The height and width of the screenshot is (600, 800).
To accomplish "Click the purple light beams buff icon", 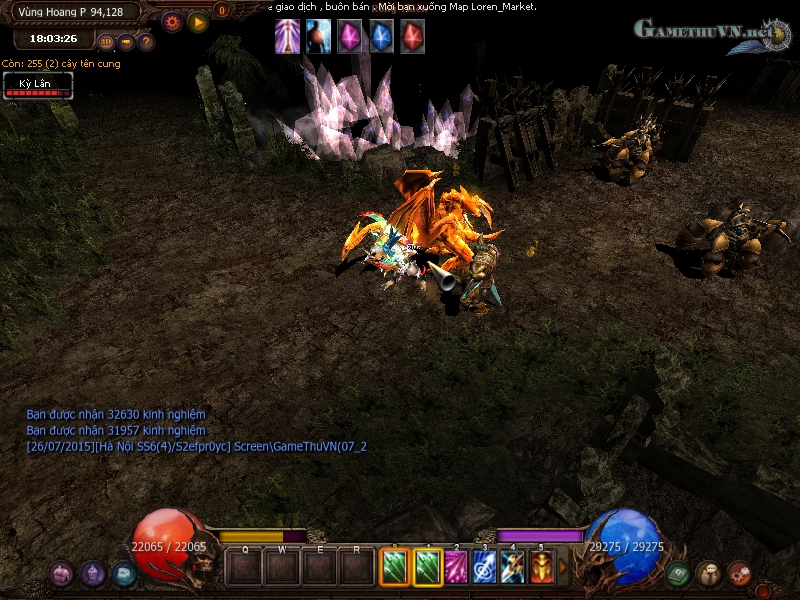I will [x=288, y=36].
